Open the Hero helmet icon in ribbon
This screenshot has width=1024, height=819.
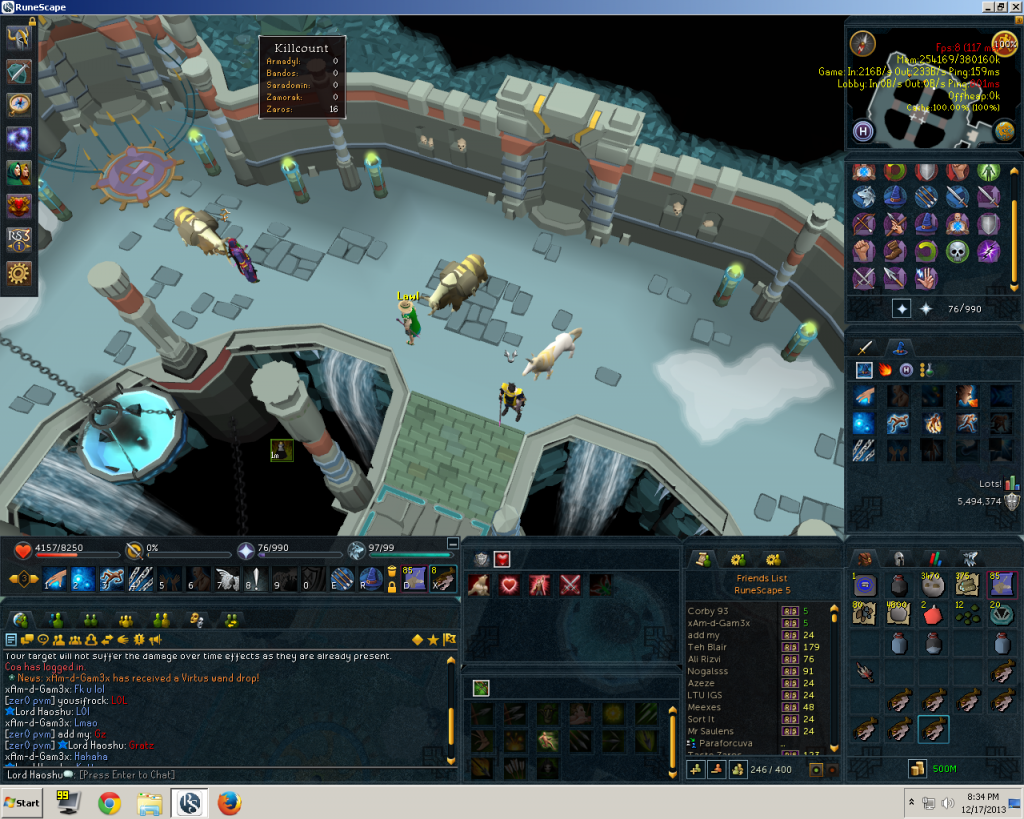(x=18, y=37)
